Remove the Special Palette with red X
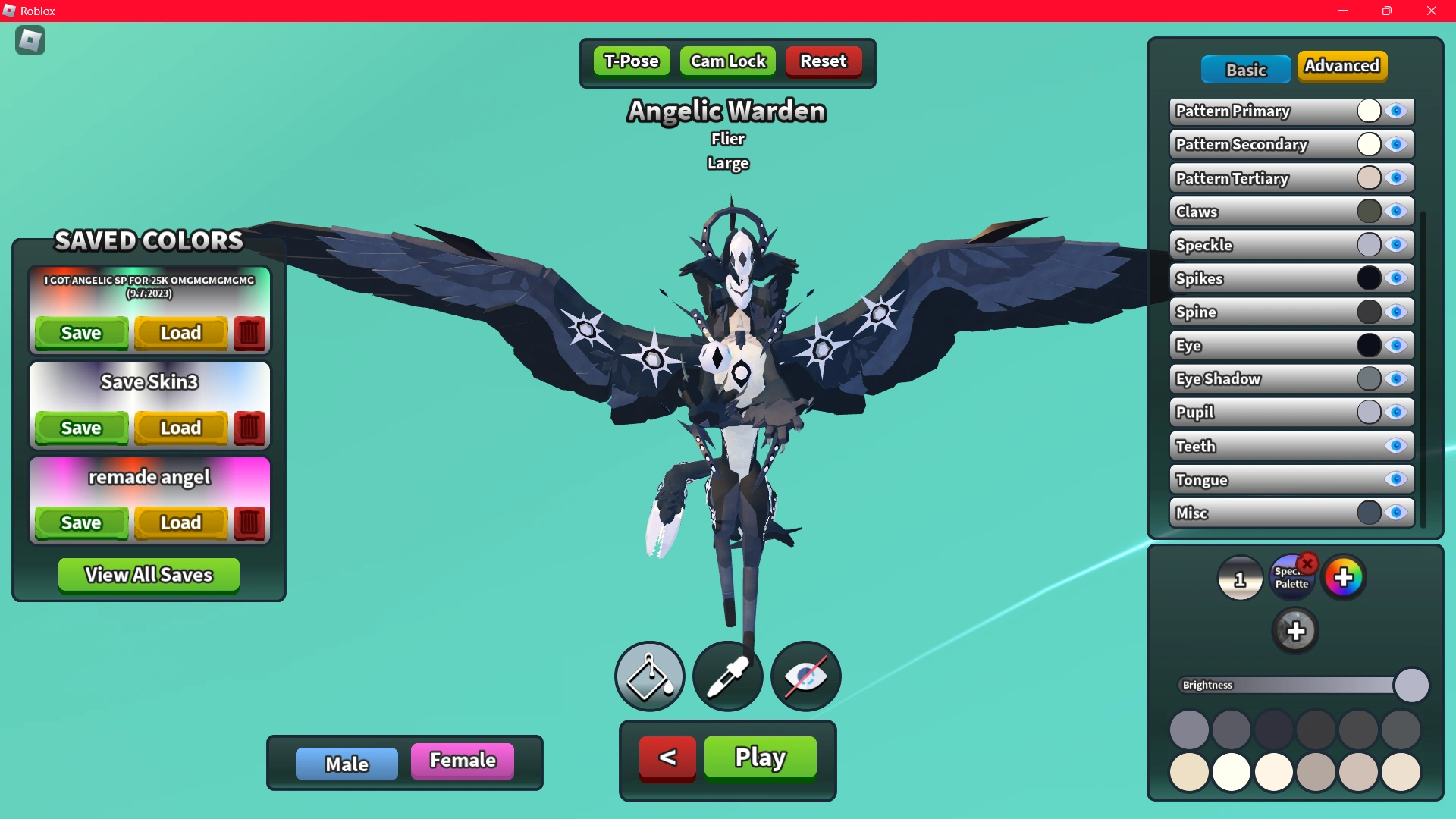This screenshot has height=819, width=1456. coord(1307,563)
